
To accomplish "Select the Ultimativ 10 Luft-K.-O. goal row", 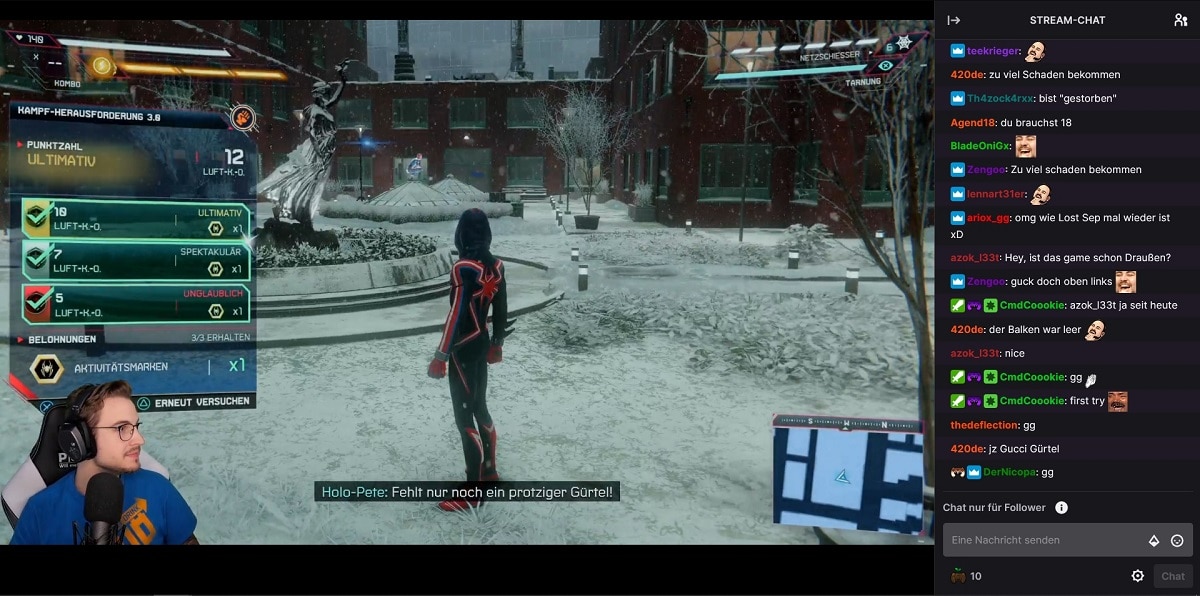I will 135,220.
